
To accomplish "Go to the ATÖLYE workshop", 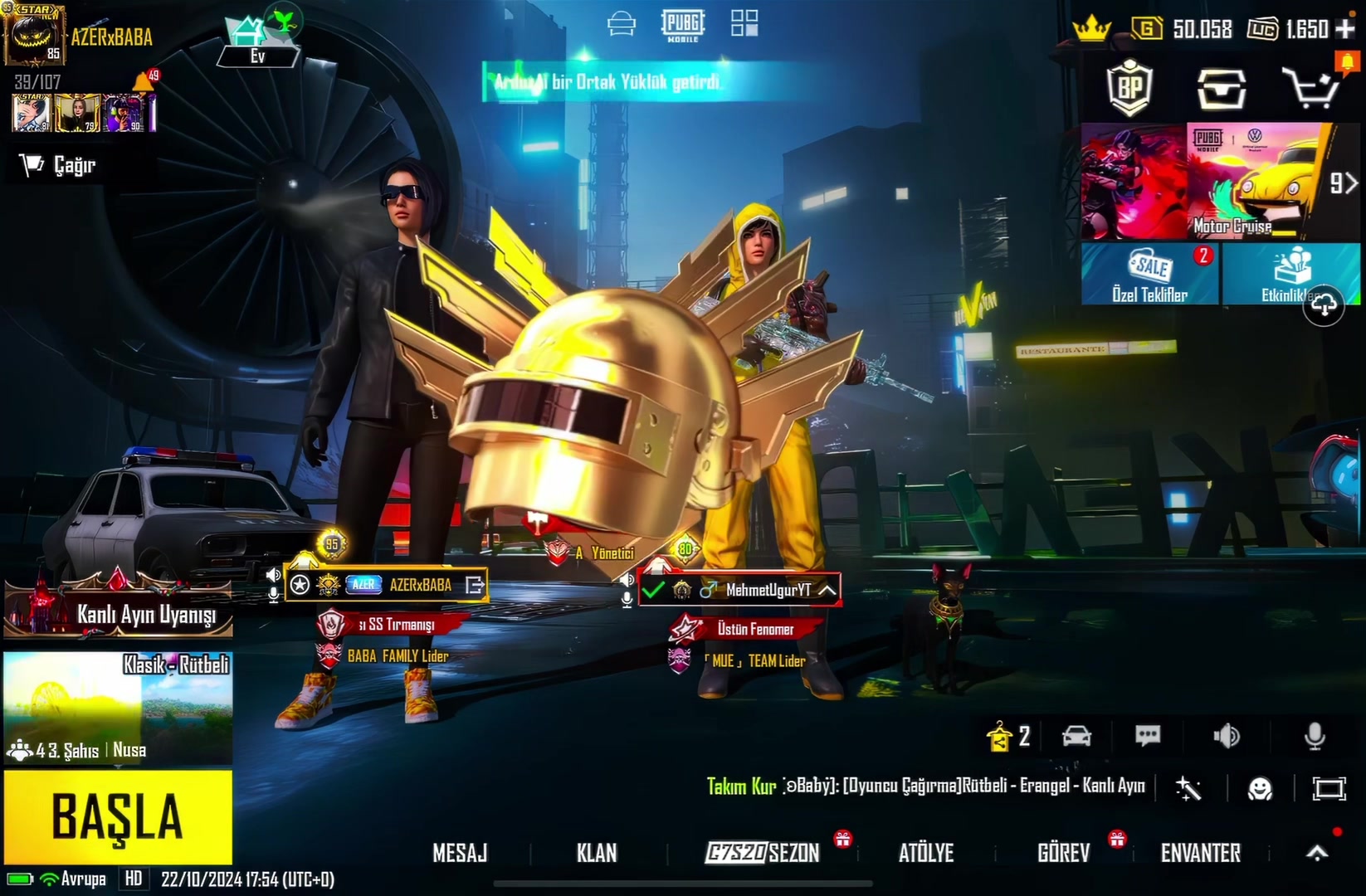I will [x=926, y=853].
